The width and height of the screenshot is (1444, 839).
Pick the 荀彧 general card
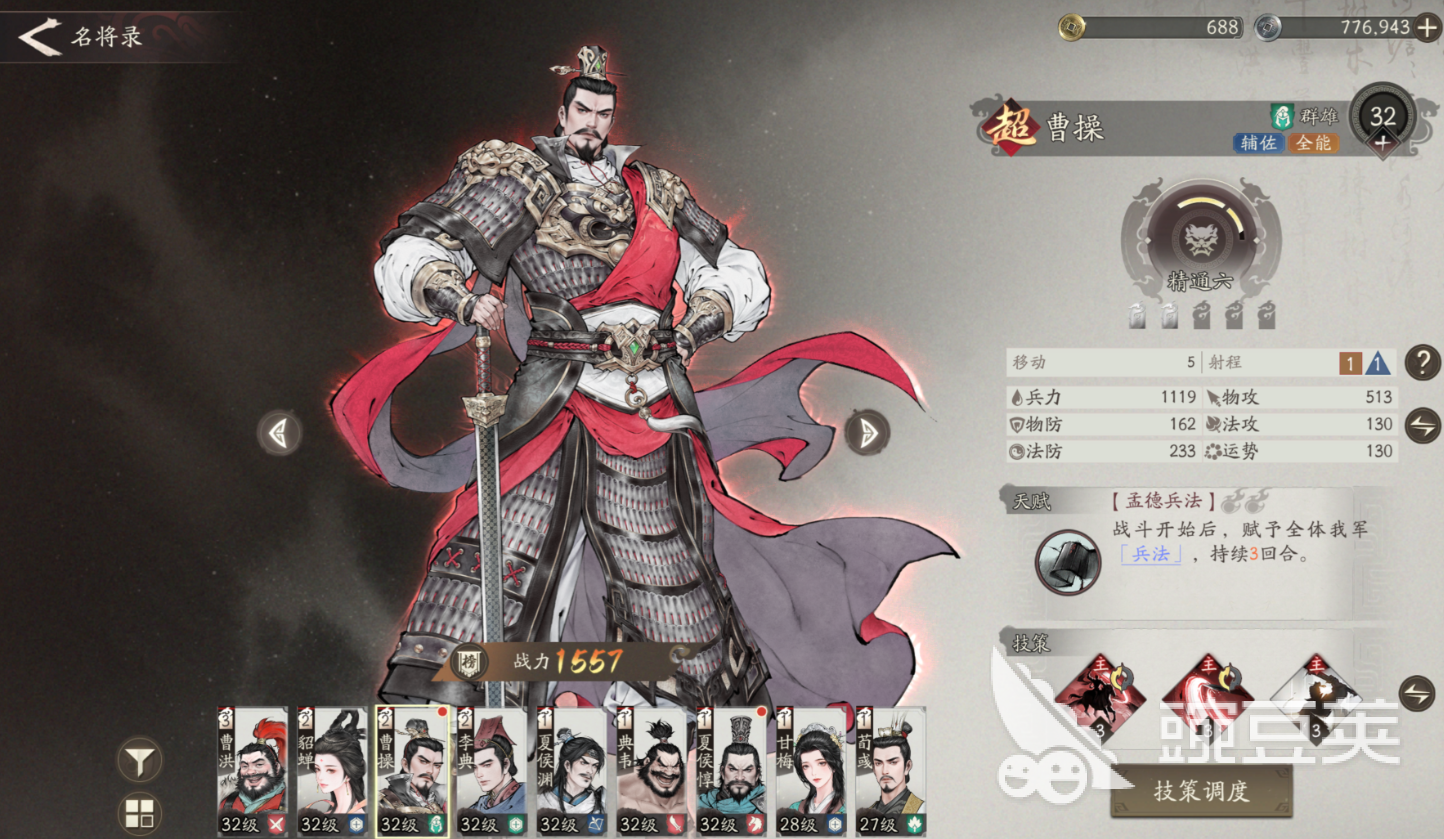coord(890,770)
